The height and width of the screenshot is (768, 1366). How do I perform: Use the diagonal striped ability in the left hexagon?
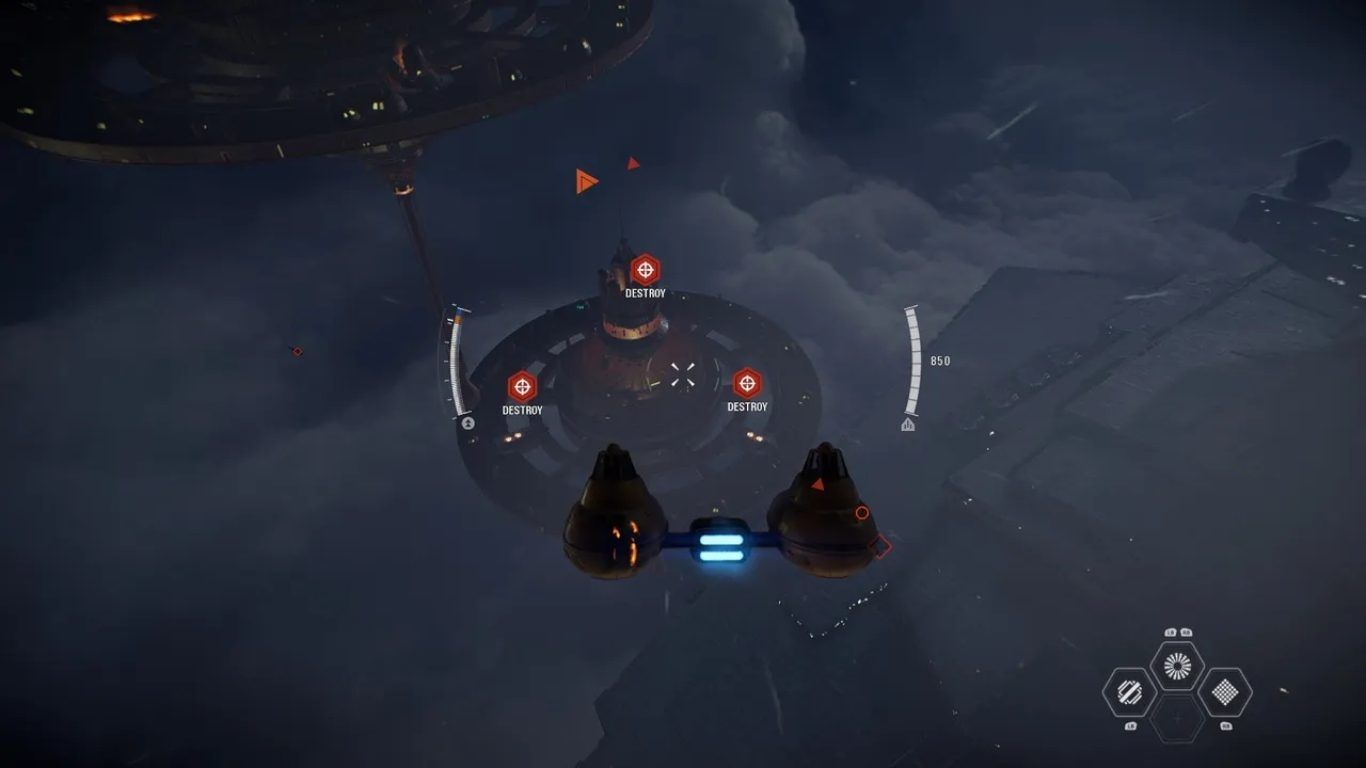[x=1129, y=691]
